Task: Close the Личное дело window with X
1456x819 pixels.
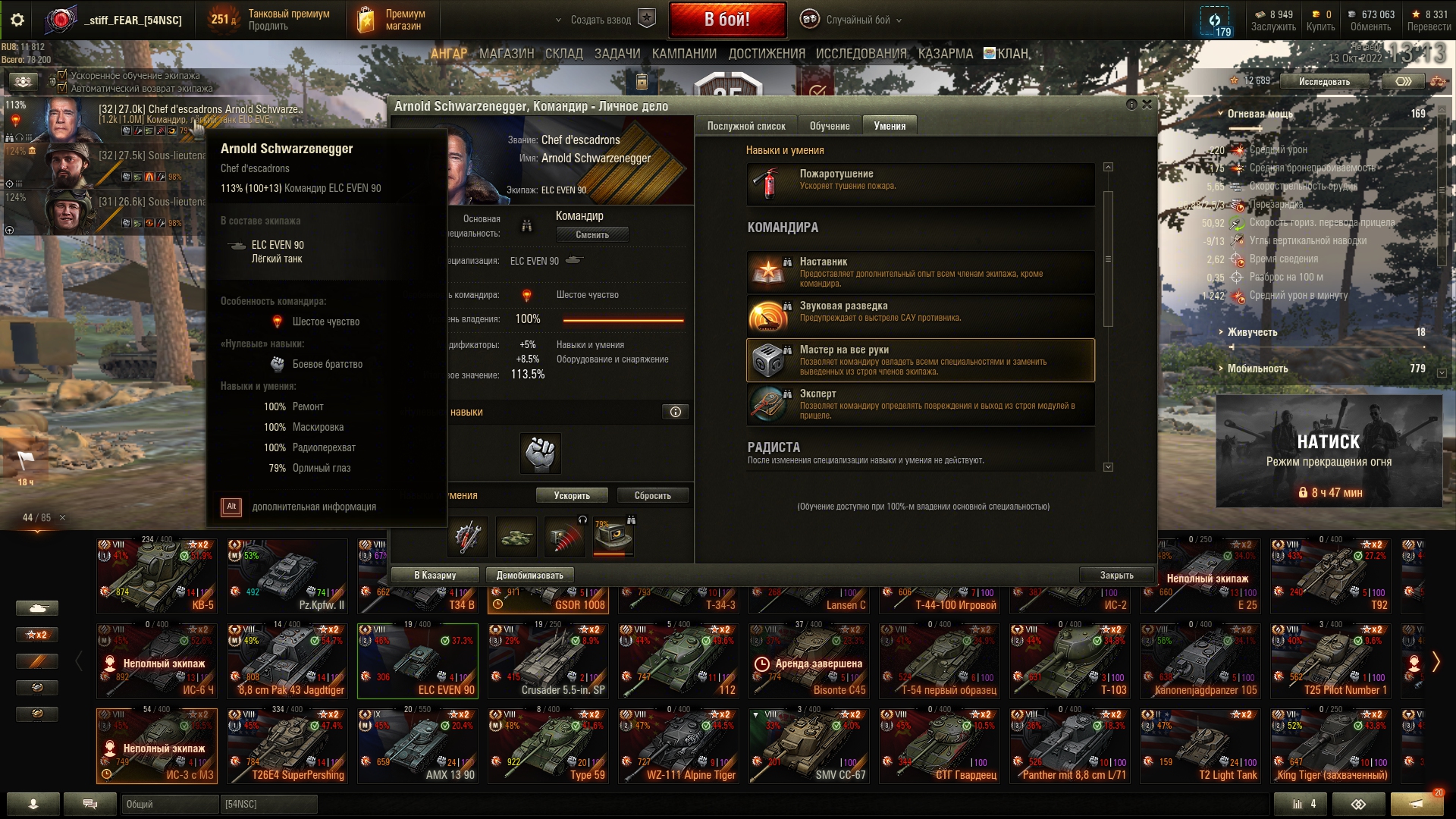Action: tap(1147, 105)
